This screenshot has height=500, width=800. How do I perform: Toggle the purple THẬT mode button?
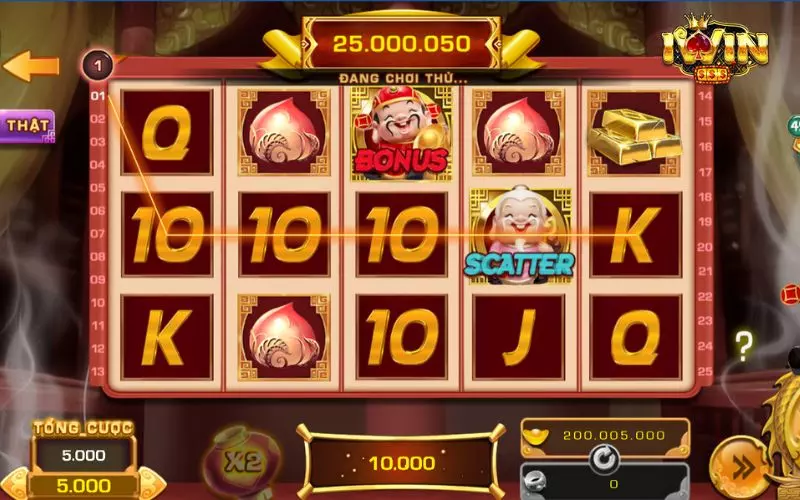point(27,126)
